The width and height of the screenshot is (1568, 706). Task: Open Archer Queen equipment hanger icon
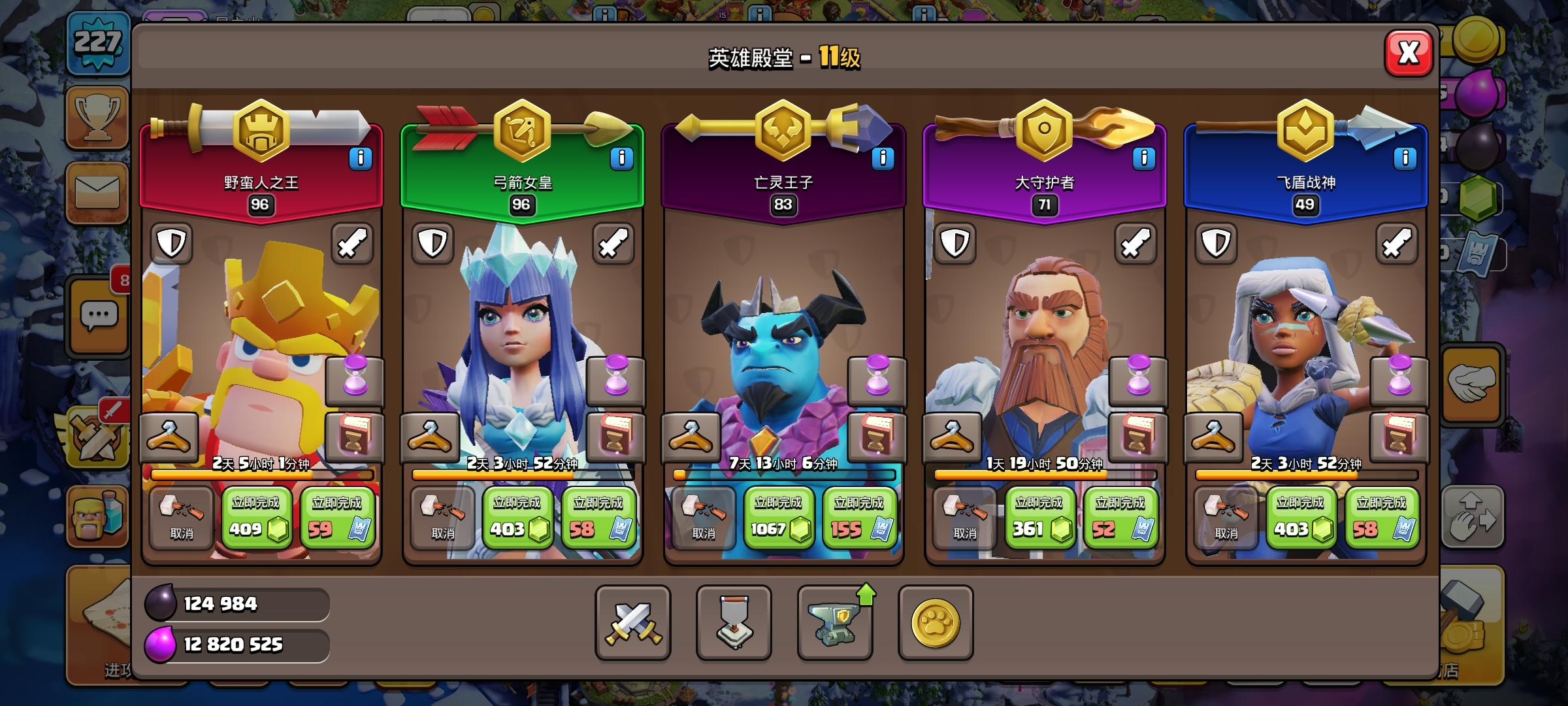431,437
